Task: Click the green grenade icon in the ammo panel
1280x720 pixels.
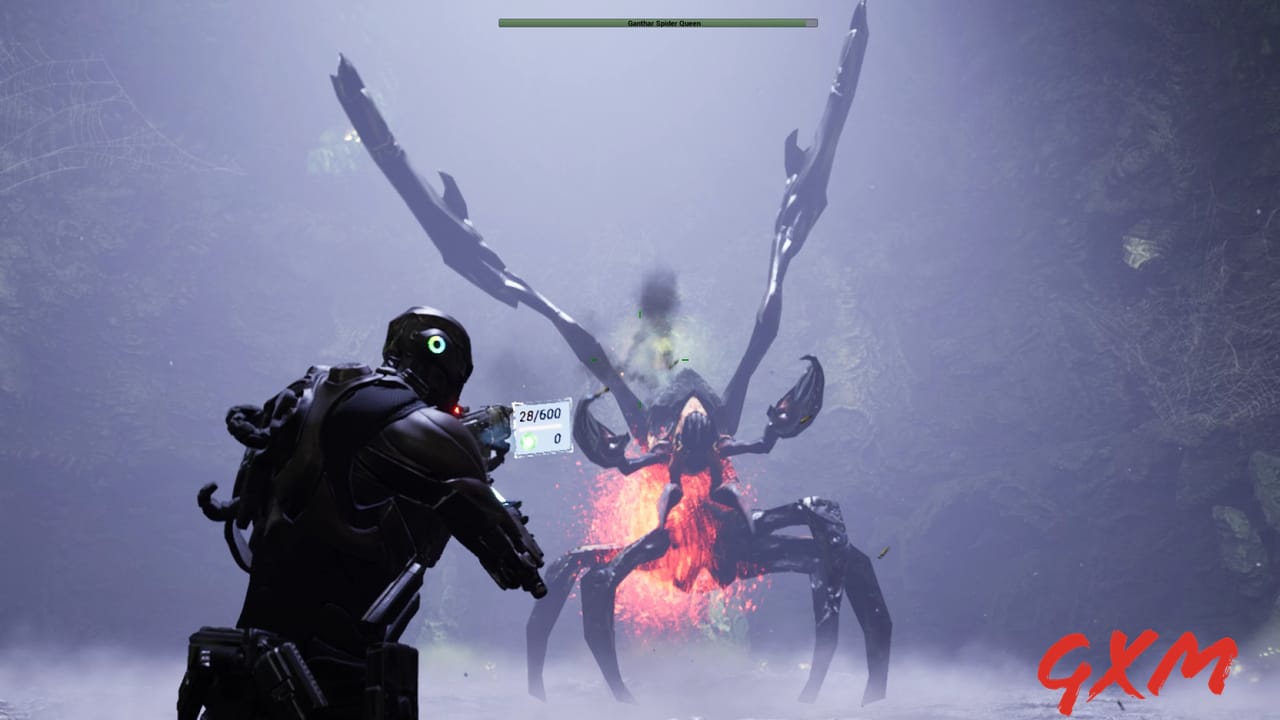Action: [527, 440]
